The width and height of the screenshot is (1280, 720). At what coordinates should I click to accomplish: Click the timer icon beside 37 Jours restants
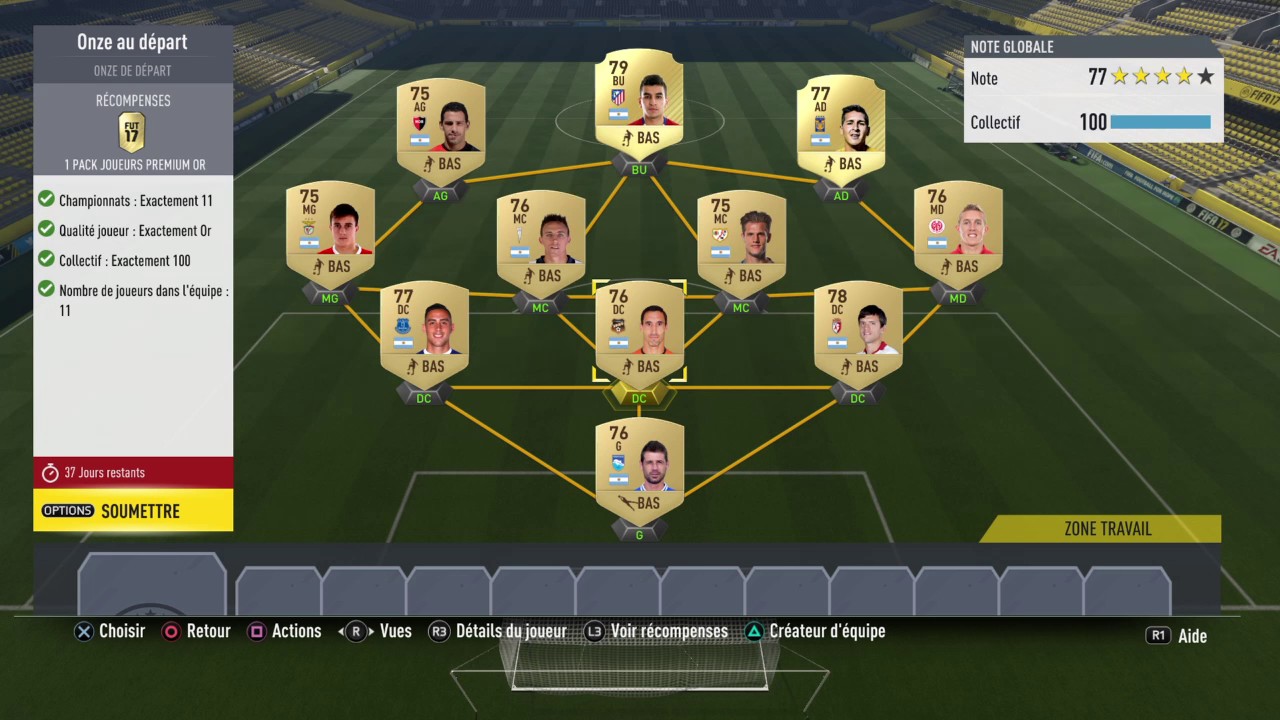(x=50, y=472)
